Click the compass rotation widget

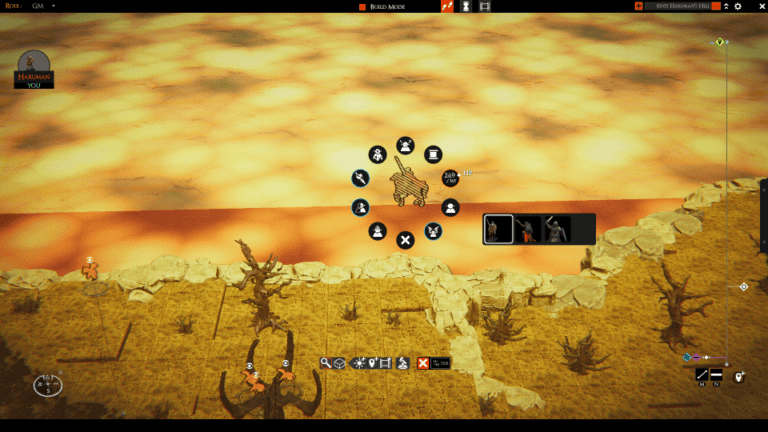point(48,384)
